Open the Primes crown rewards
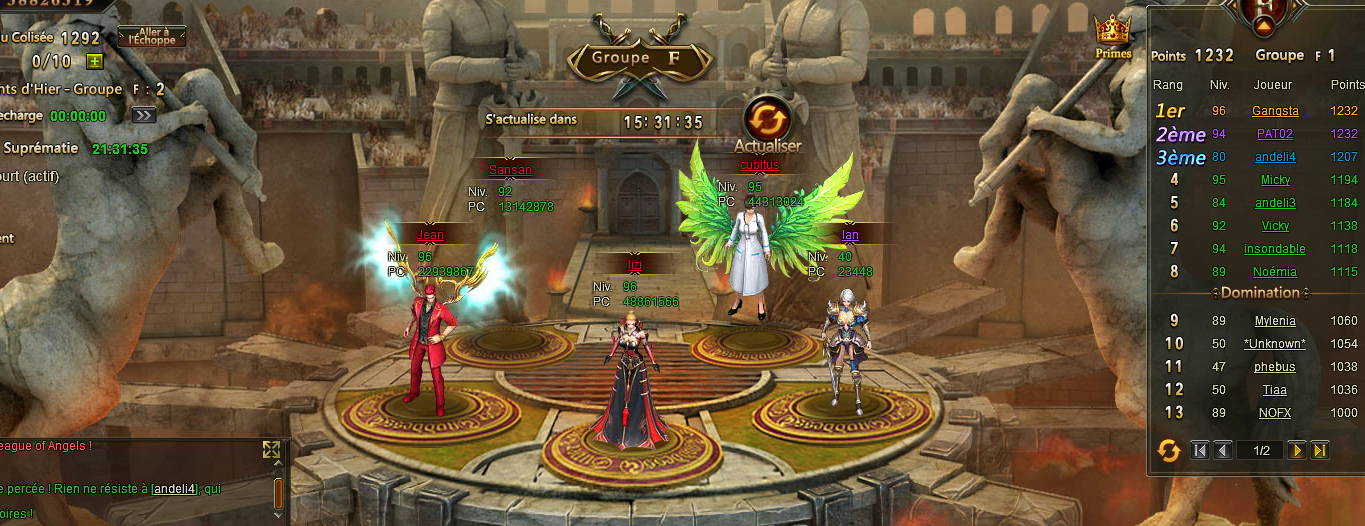 pyautogui.click(x=1112, y=37)
